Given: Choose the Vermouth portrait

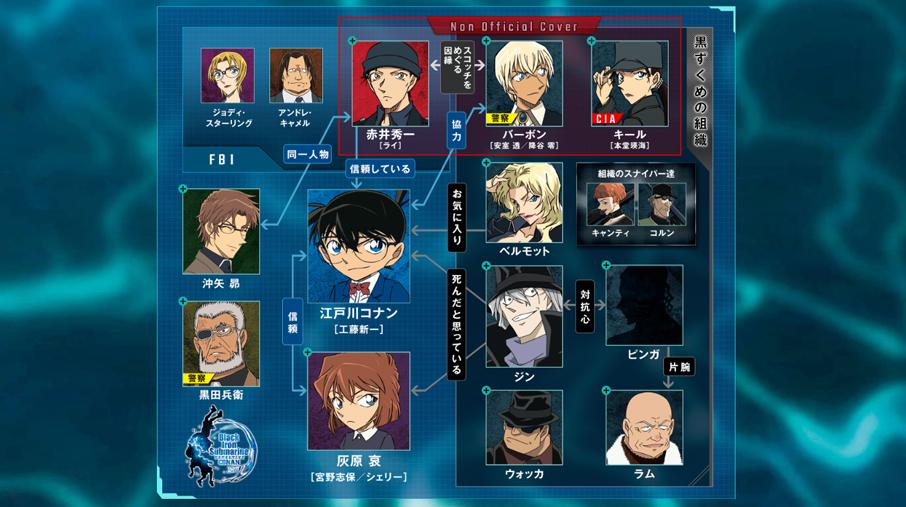Looking at the screenshot, I should [x=524, y=203].
